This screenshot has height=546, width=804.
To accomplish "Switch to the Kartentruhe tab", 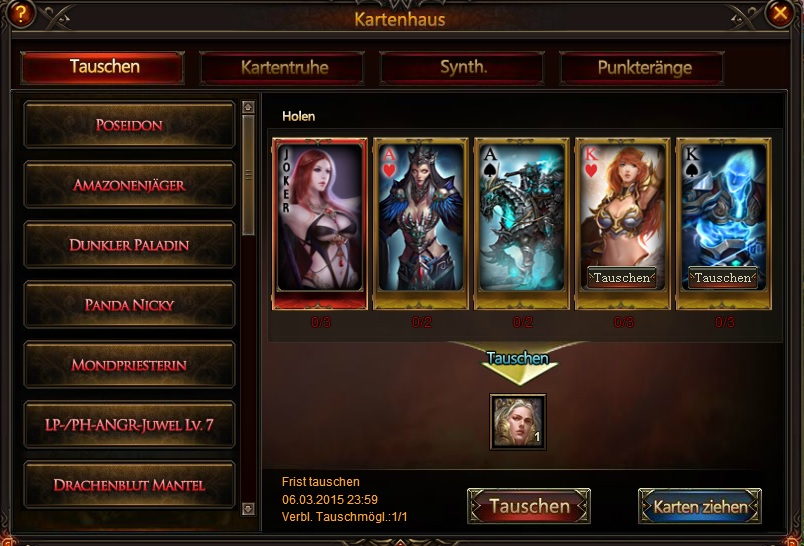I will [284, 68].
